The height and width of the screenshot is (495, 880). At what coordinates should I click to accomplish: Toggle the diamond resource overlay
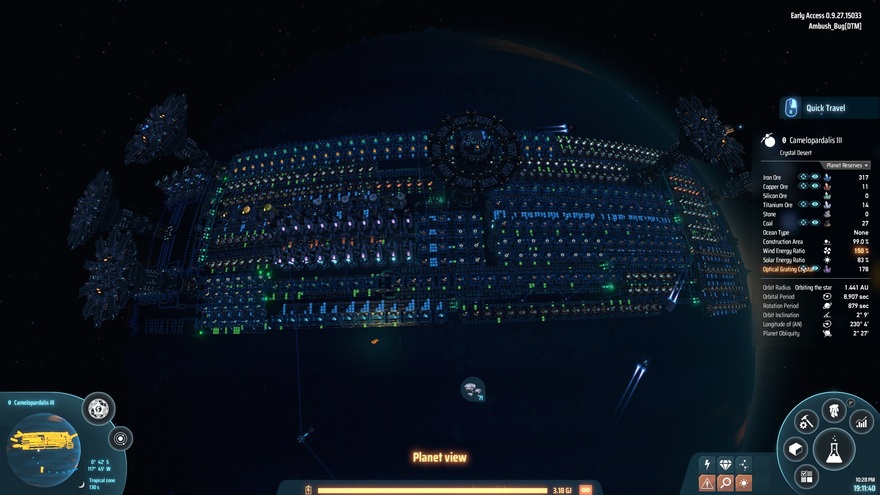pos(725,465)
